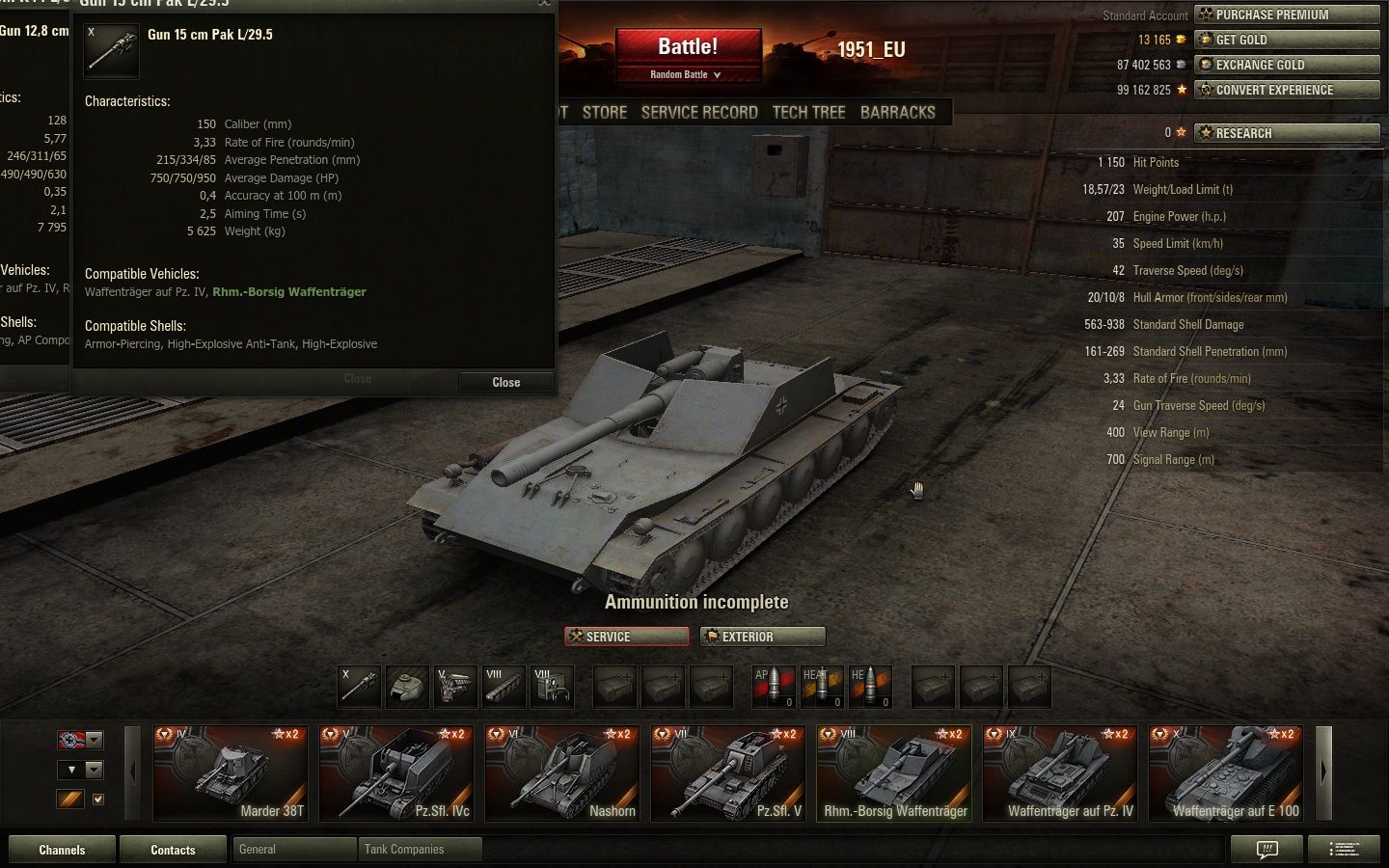
Task: Open the Tech Tree tab
Action: coord(808,112)
